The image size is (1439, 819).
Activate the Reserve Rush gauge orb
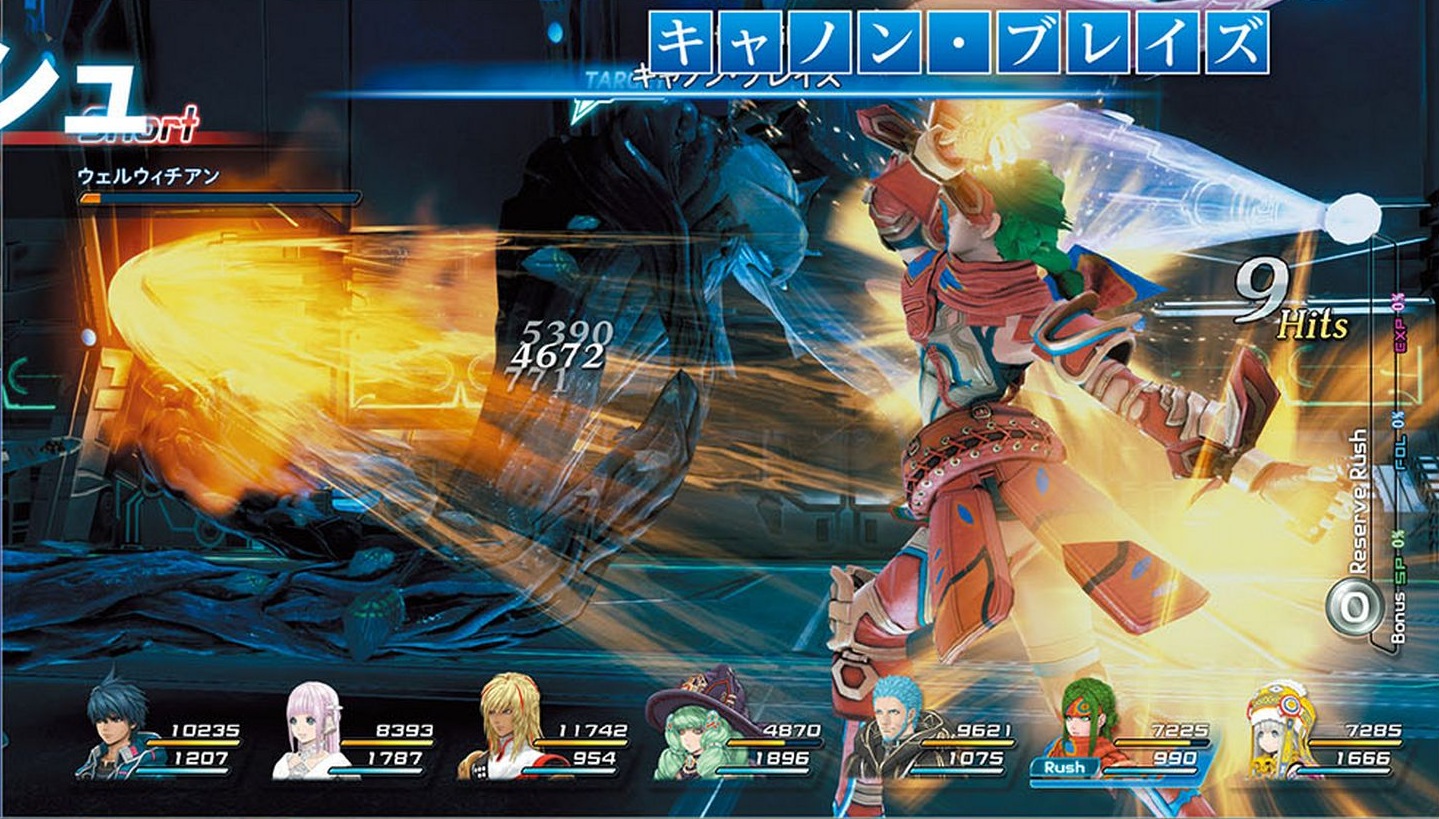pyautogui.click(x=1348, y=607)
